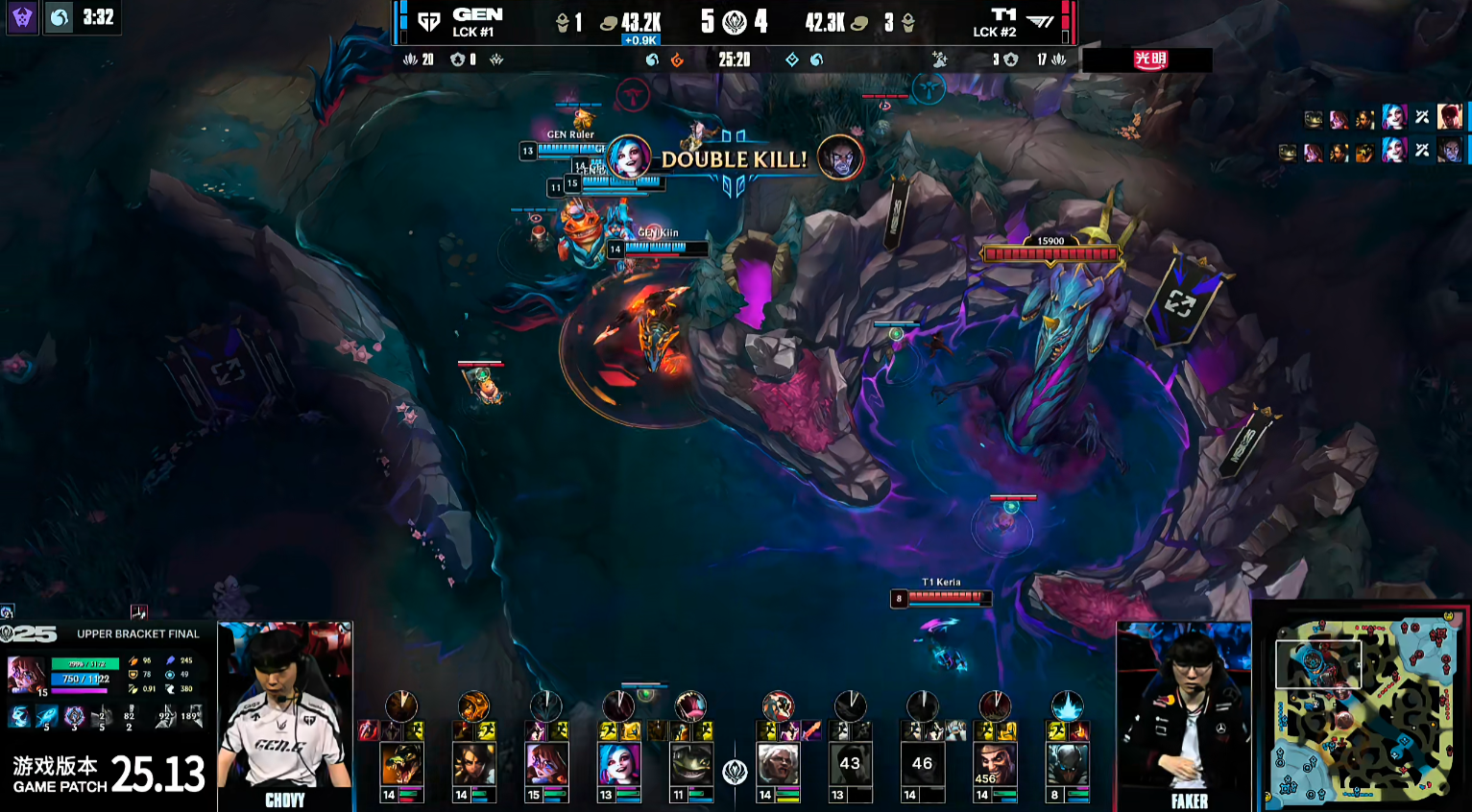1472x812 pixels.
Task: Click the T1 team logo on scoreboard
Action: pos(1041,22)
